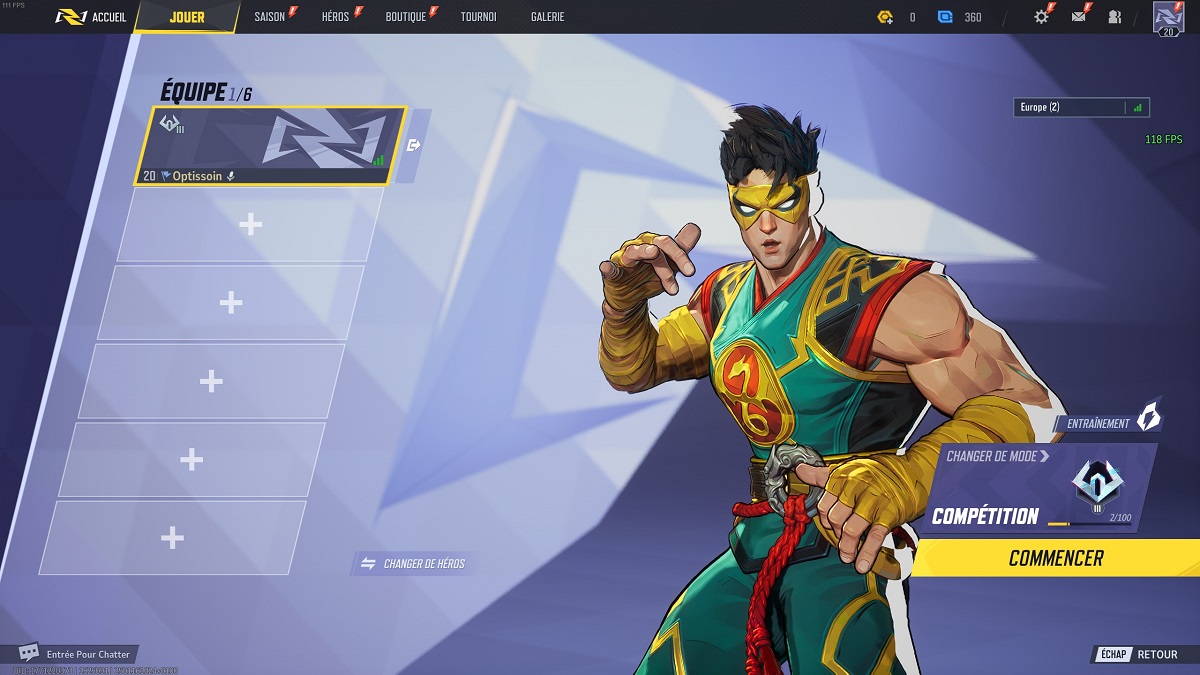Open the Europe (2) server dropdown
Screen dimensions: 1200x675
[1082, 107]
